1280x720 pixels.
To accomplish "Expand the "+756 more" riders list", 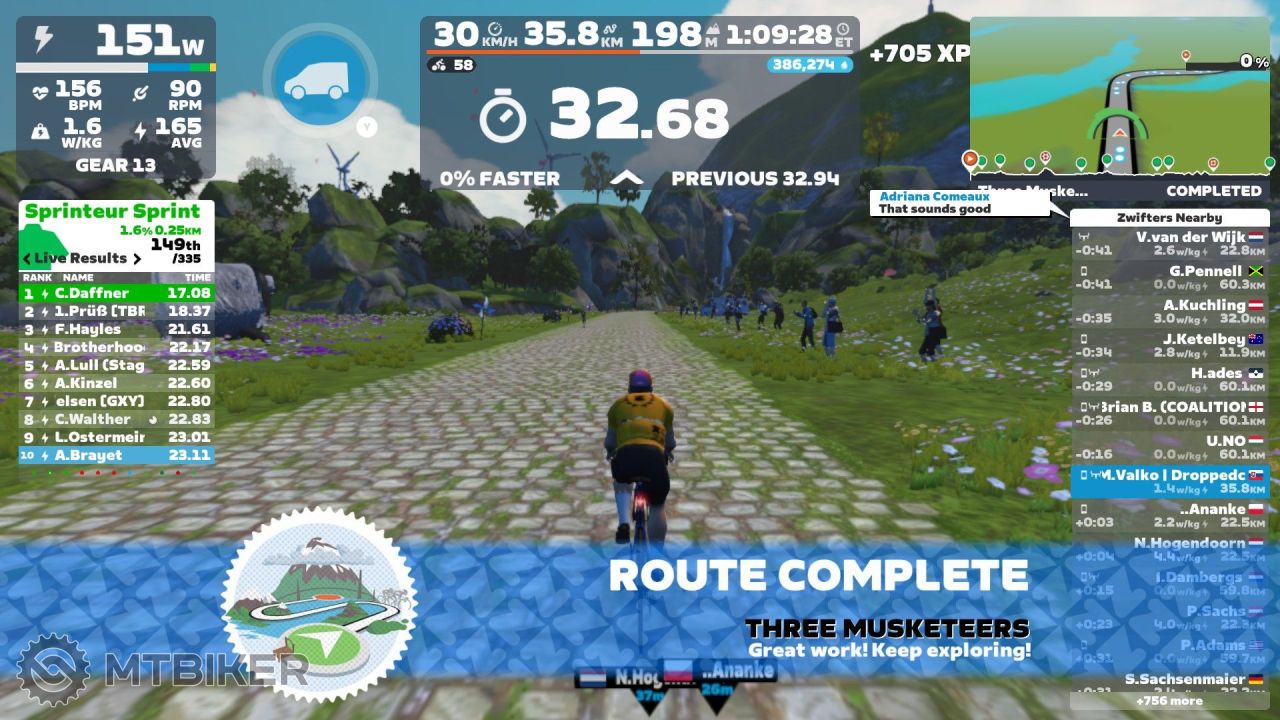I will pyautogui.click(x=1169, y=701).
